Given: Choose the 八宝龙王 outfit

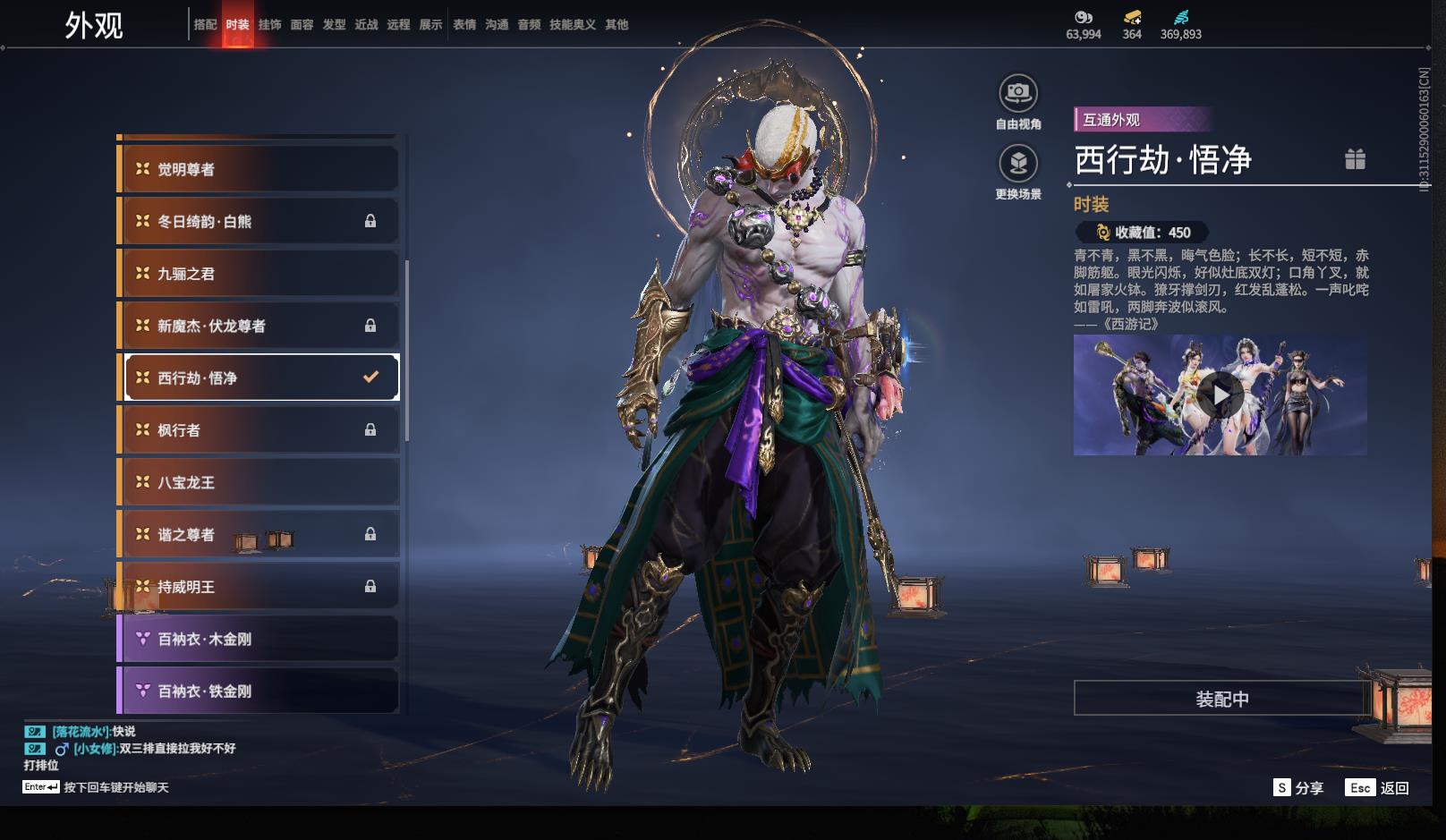Looking at the screenshot, I should (259, 482).
